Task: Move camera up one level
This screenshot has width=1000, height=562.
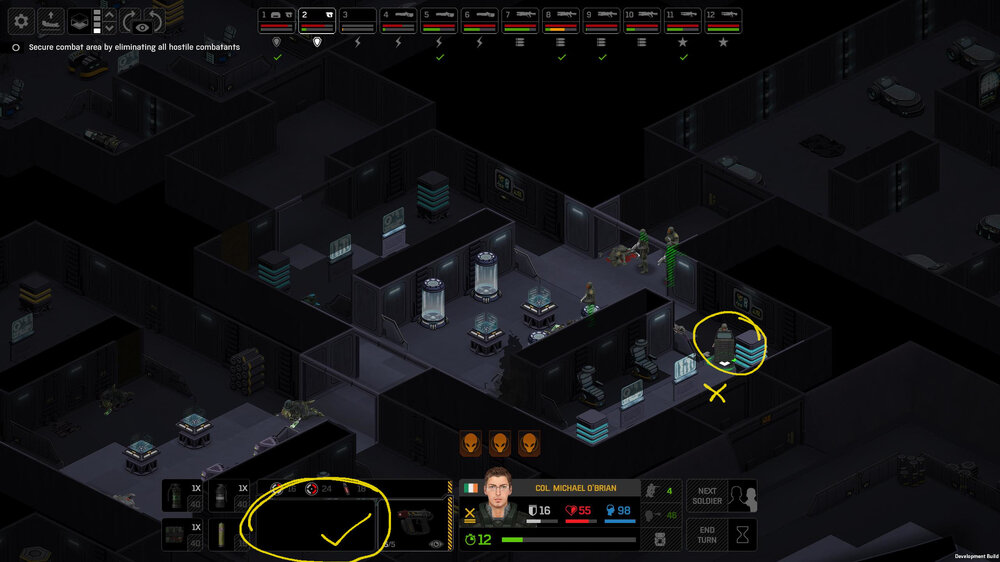Action: tap(110, 15)
